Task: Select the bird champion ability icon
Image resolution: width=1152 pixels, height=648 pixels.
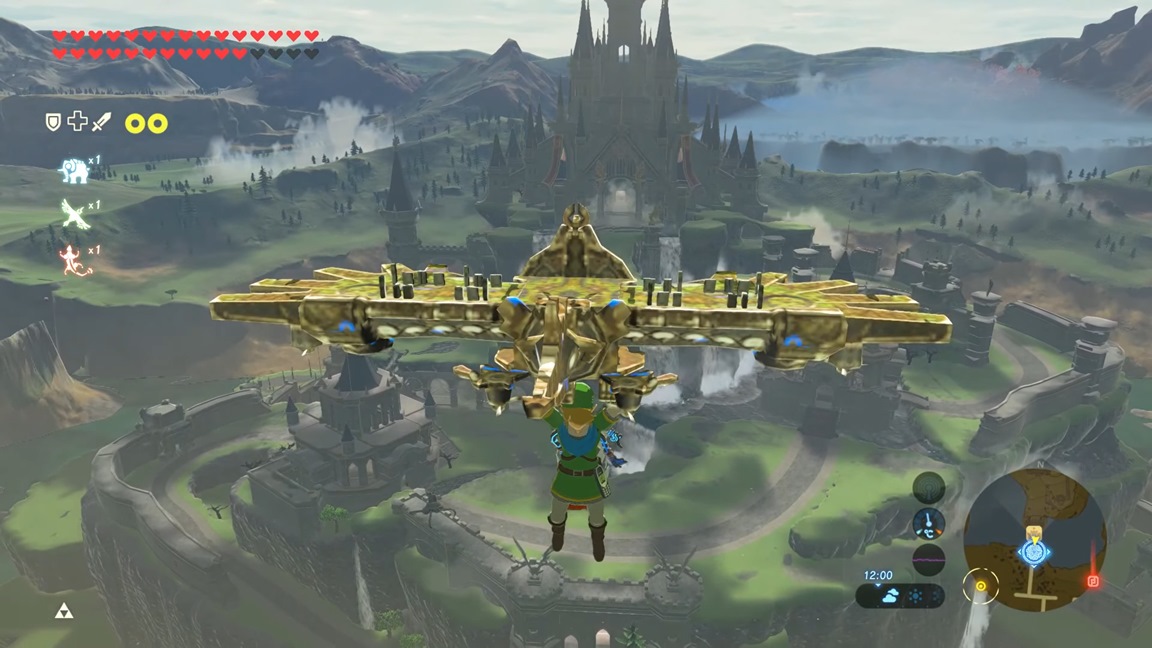Action: coord(74,212)
